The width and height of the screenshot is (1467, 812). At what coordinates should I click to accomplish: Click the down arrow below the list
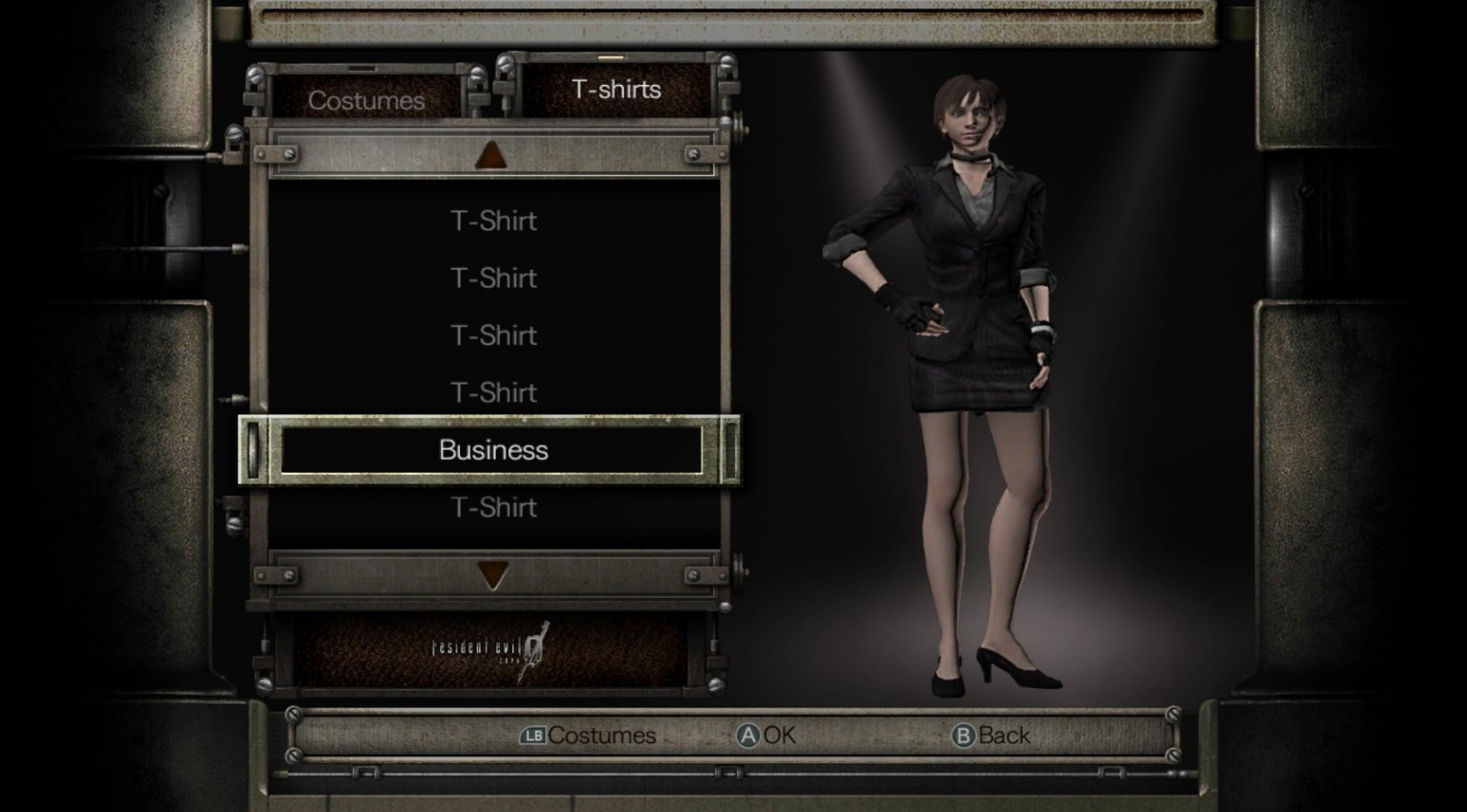492,576
